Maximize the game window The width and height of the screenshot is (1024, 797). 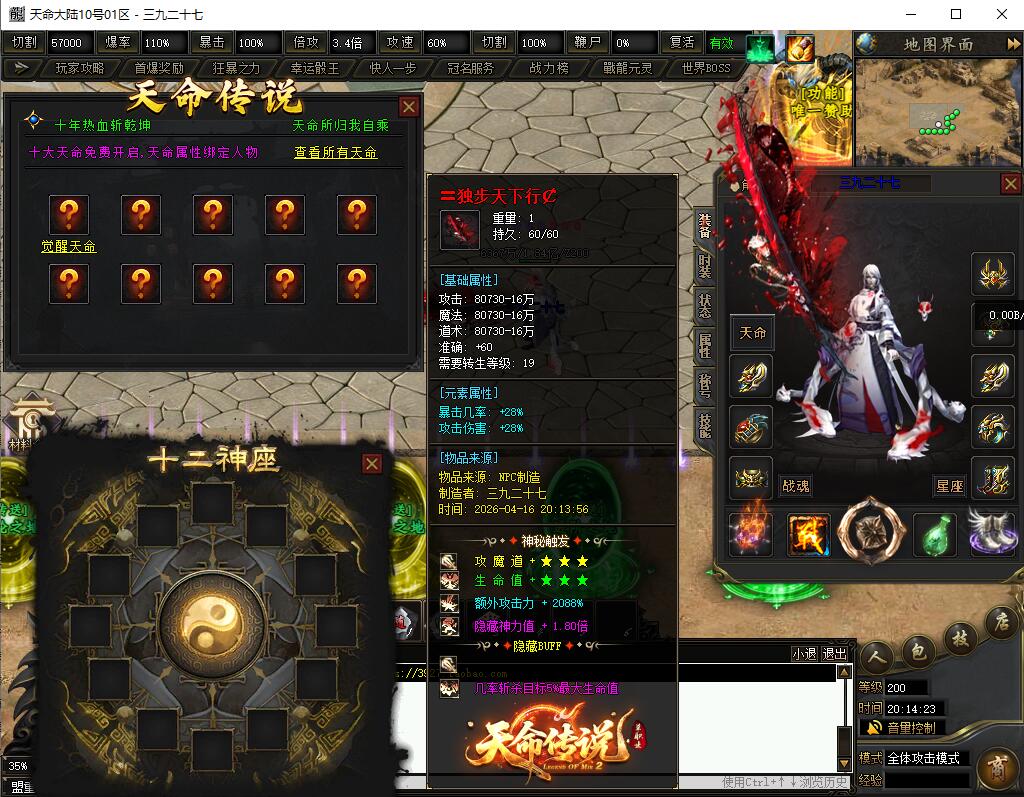coord(955,14)
